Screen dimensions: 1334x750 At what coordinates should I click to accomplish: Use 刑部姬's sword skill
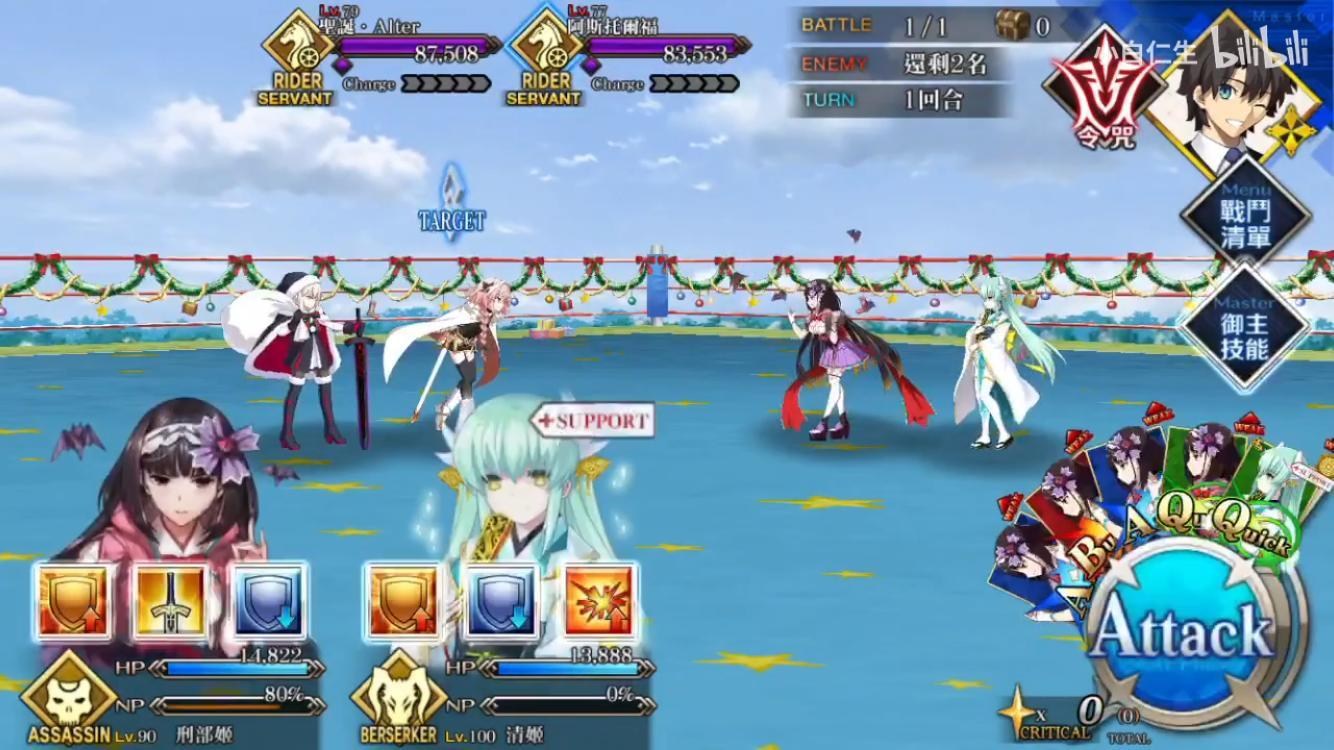(x=168, y=600)
